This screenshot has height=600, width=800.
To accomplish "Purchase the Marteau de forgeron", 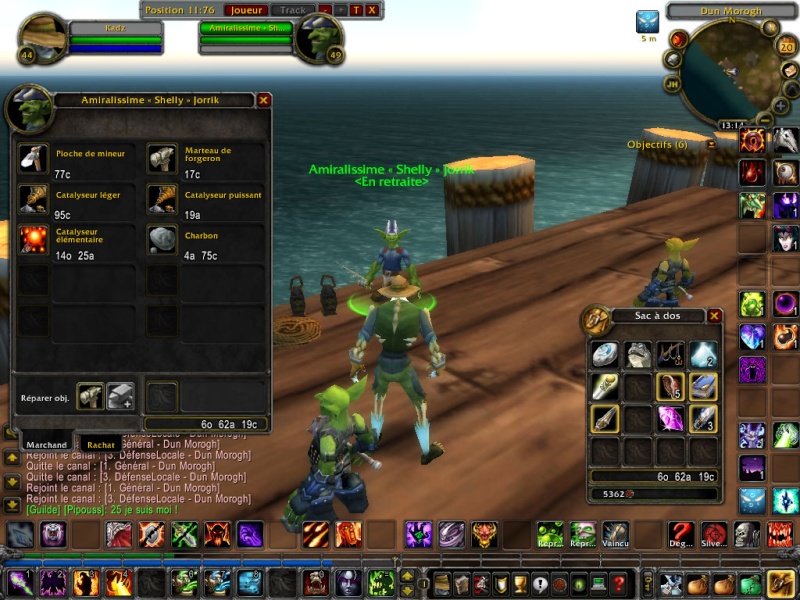I will [162, 159].
